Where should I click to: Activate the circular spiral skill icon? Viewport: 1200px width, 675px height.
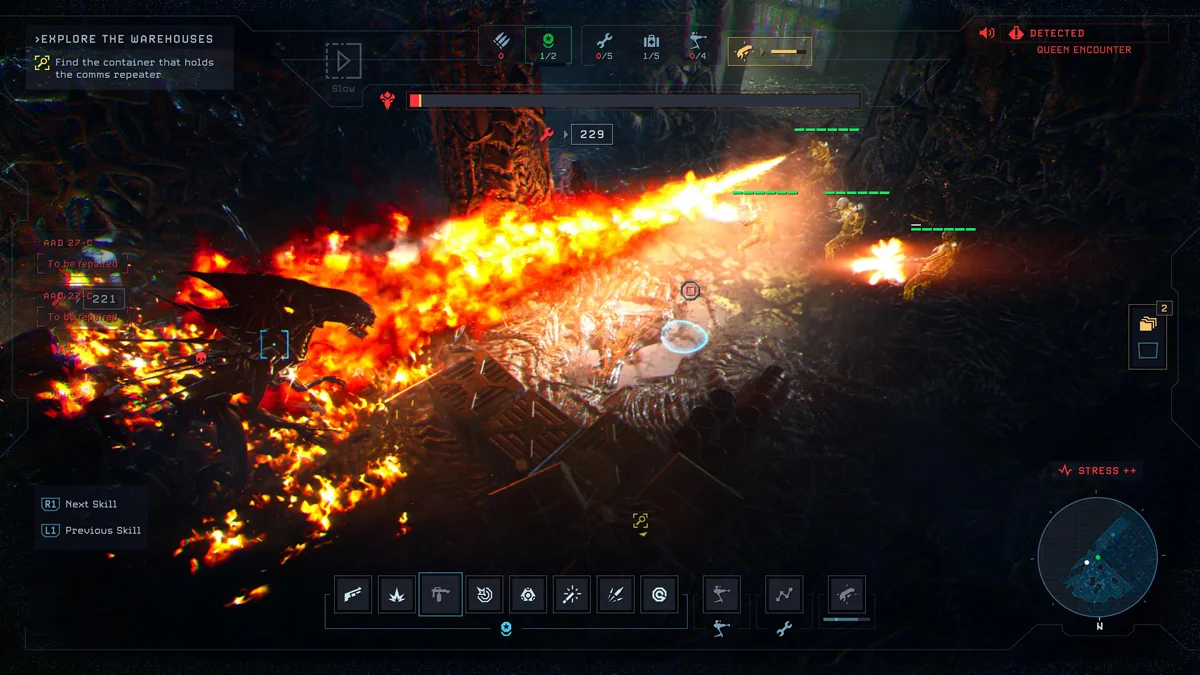click(659, 595)
